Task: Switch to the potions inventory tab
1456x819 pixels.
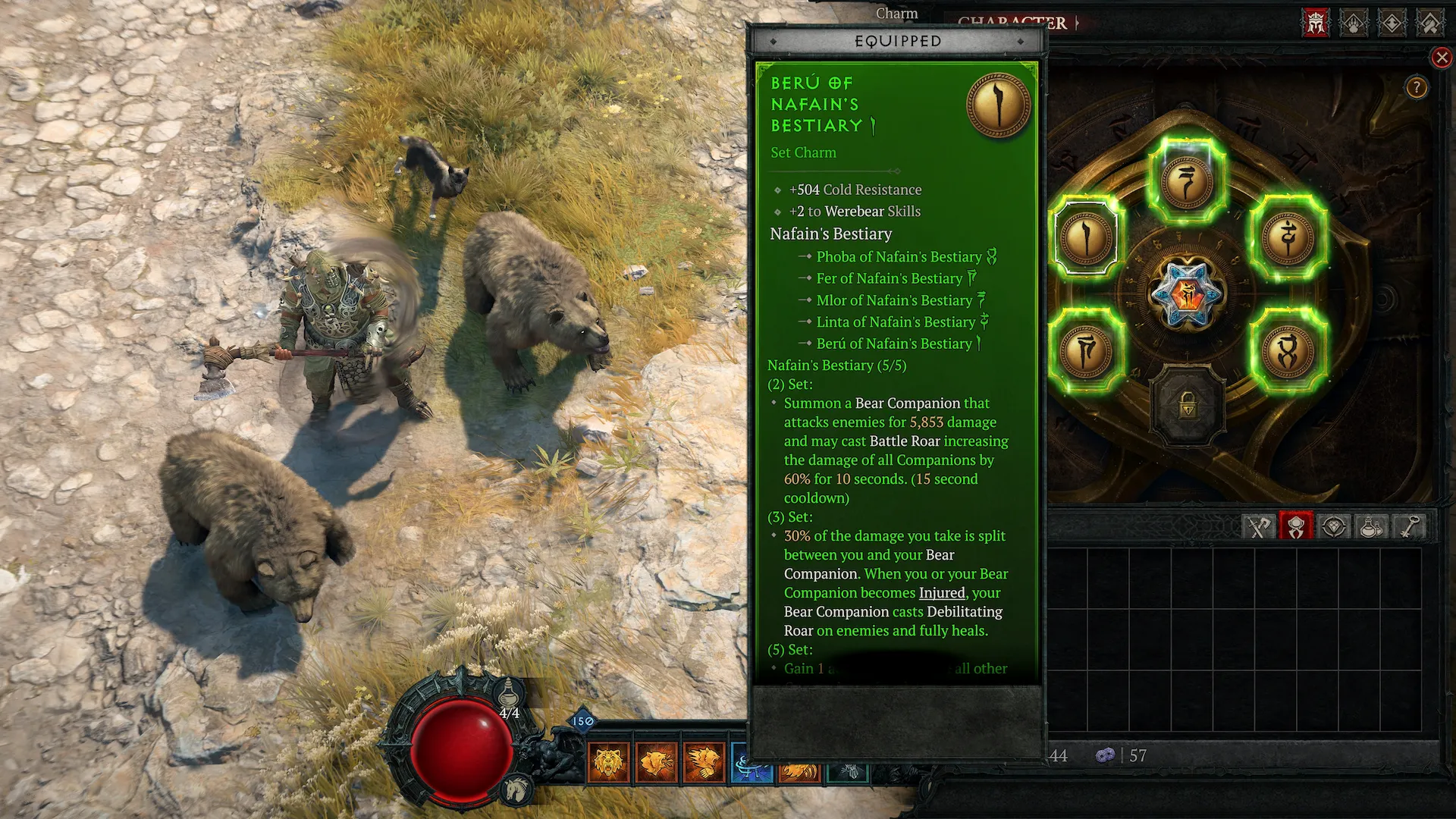Action: 1371,526
